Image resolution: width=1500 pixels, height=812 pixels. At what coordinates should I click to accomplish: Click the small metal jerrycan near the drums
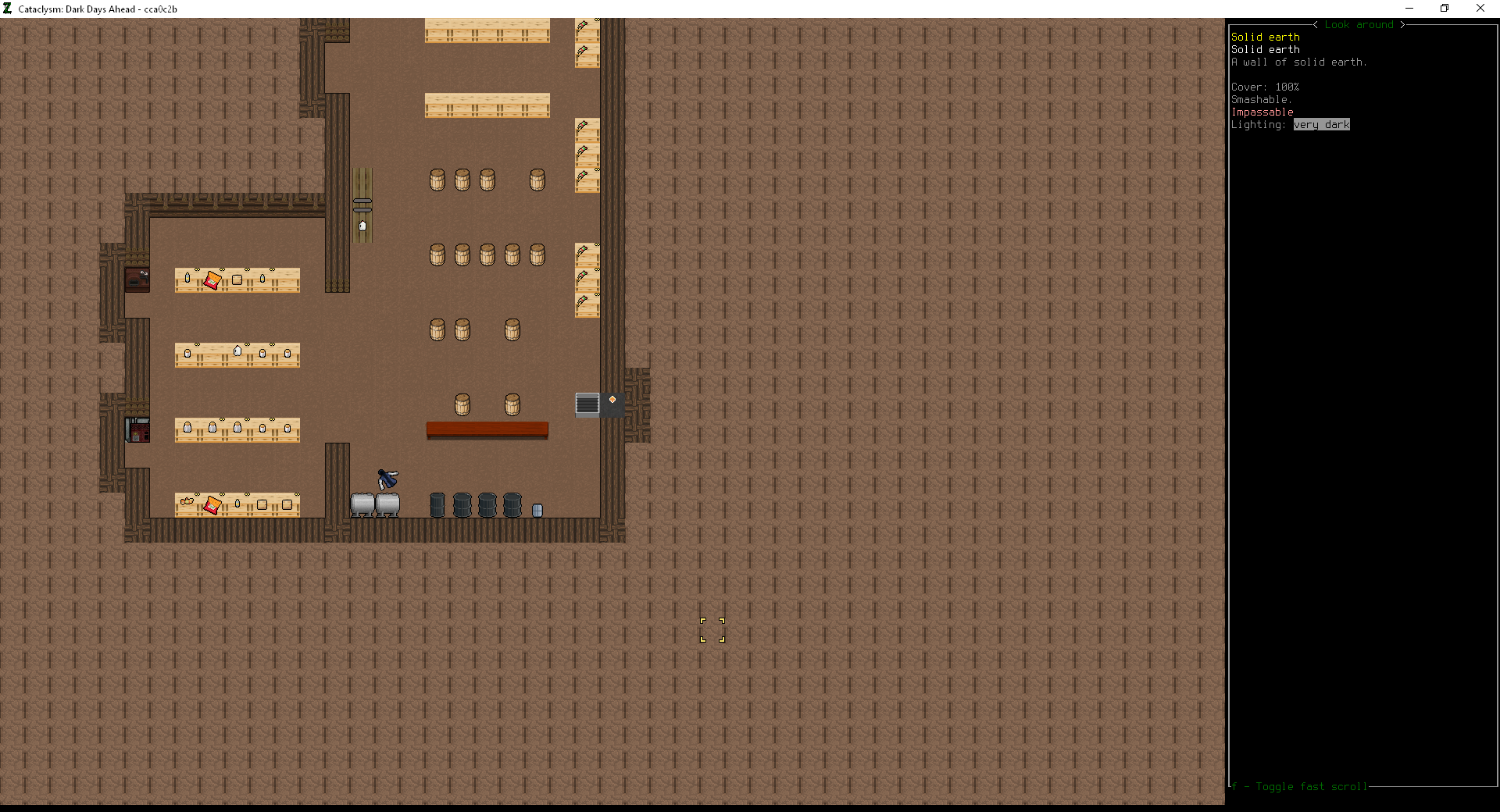[x=536, y=510]
